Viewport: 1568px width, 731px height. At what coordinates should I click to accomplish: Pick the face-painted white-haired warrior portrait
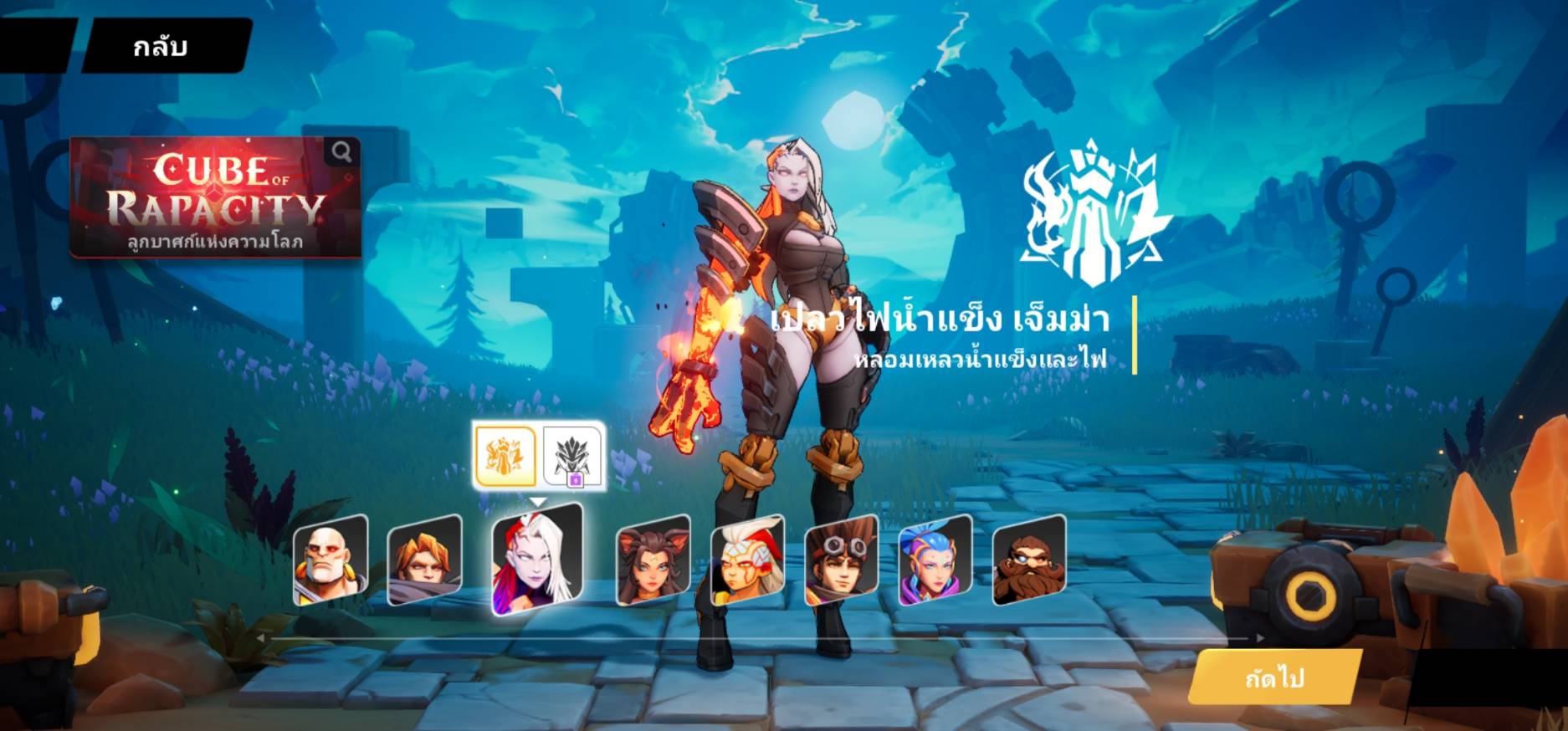coord(747,560)
